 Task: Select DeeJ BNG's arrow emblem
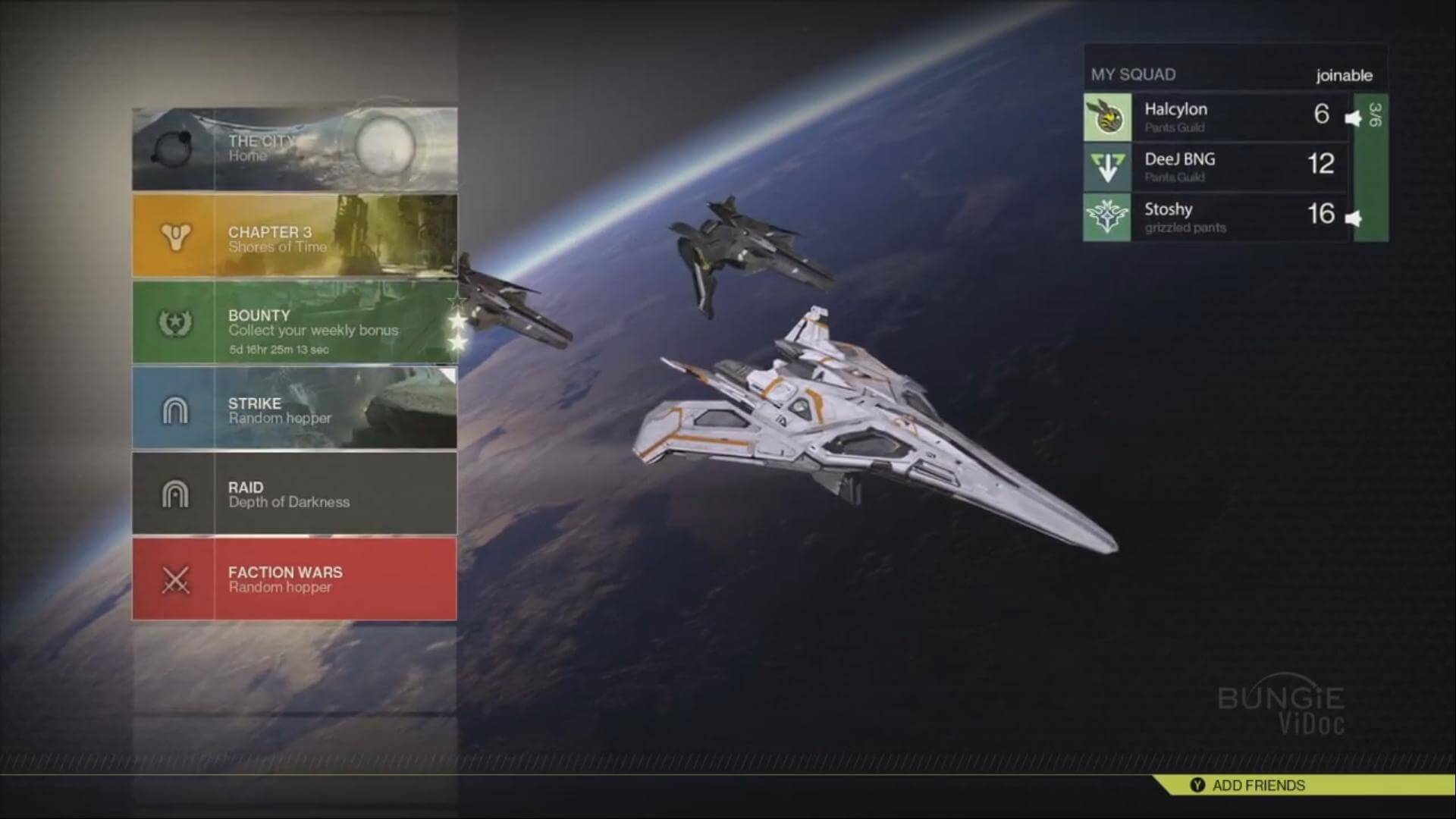pyautogui.click(x=1106, y=168)
